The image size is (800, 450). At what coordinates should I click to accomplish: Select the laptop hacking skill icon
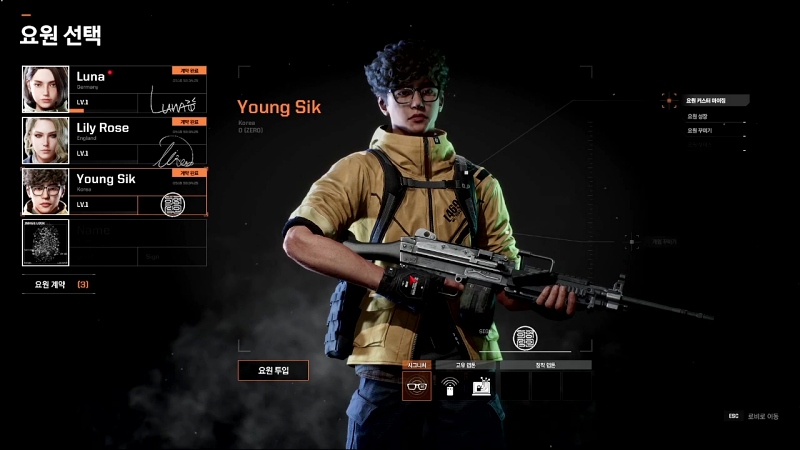pos(482,386)
